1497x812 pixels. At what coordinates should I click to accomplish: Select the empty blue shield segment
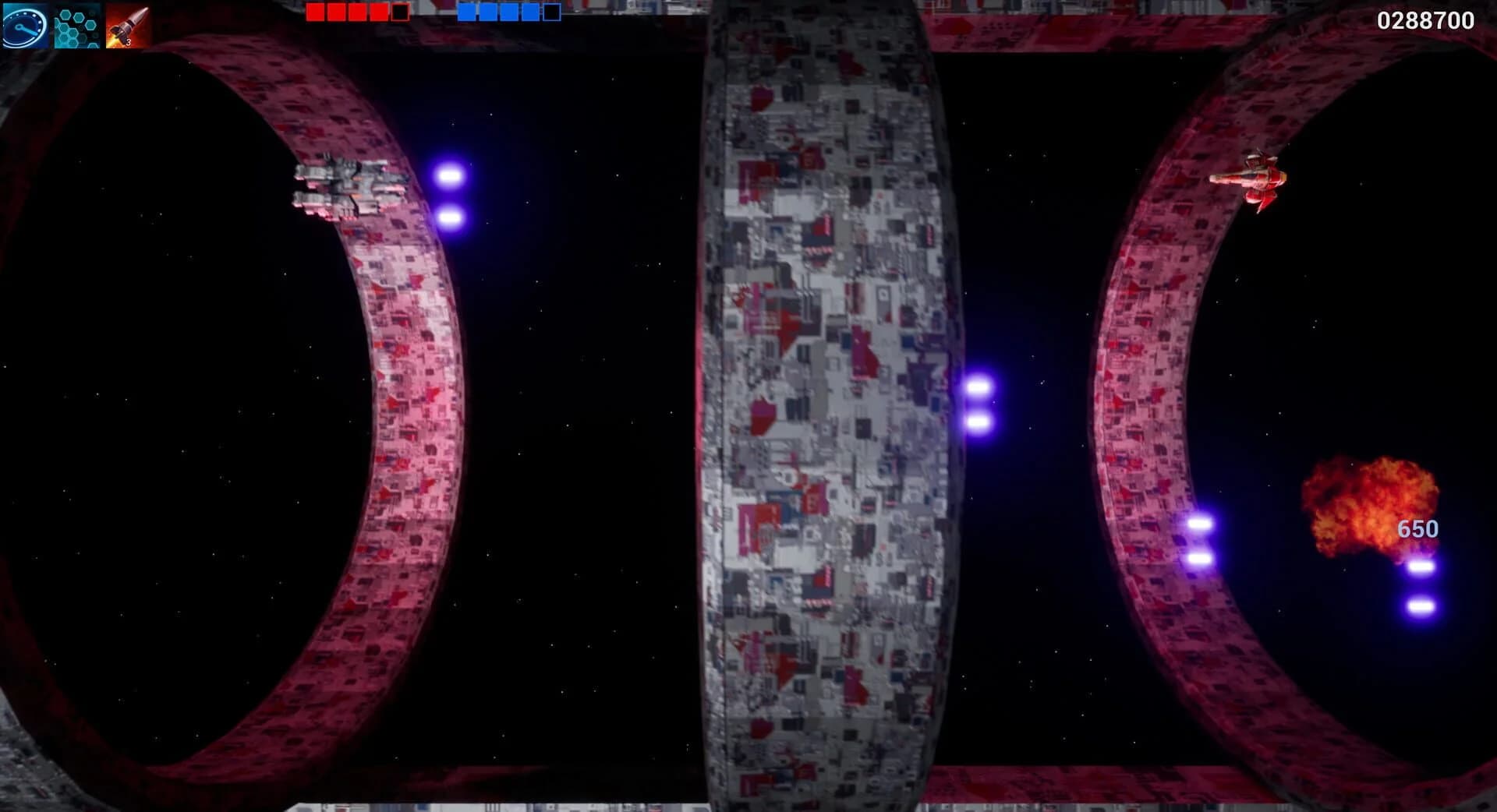pyautogui.click(x=551, y=12)
